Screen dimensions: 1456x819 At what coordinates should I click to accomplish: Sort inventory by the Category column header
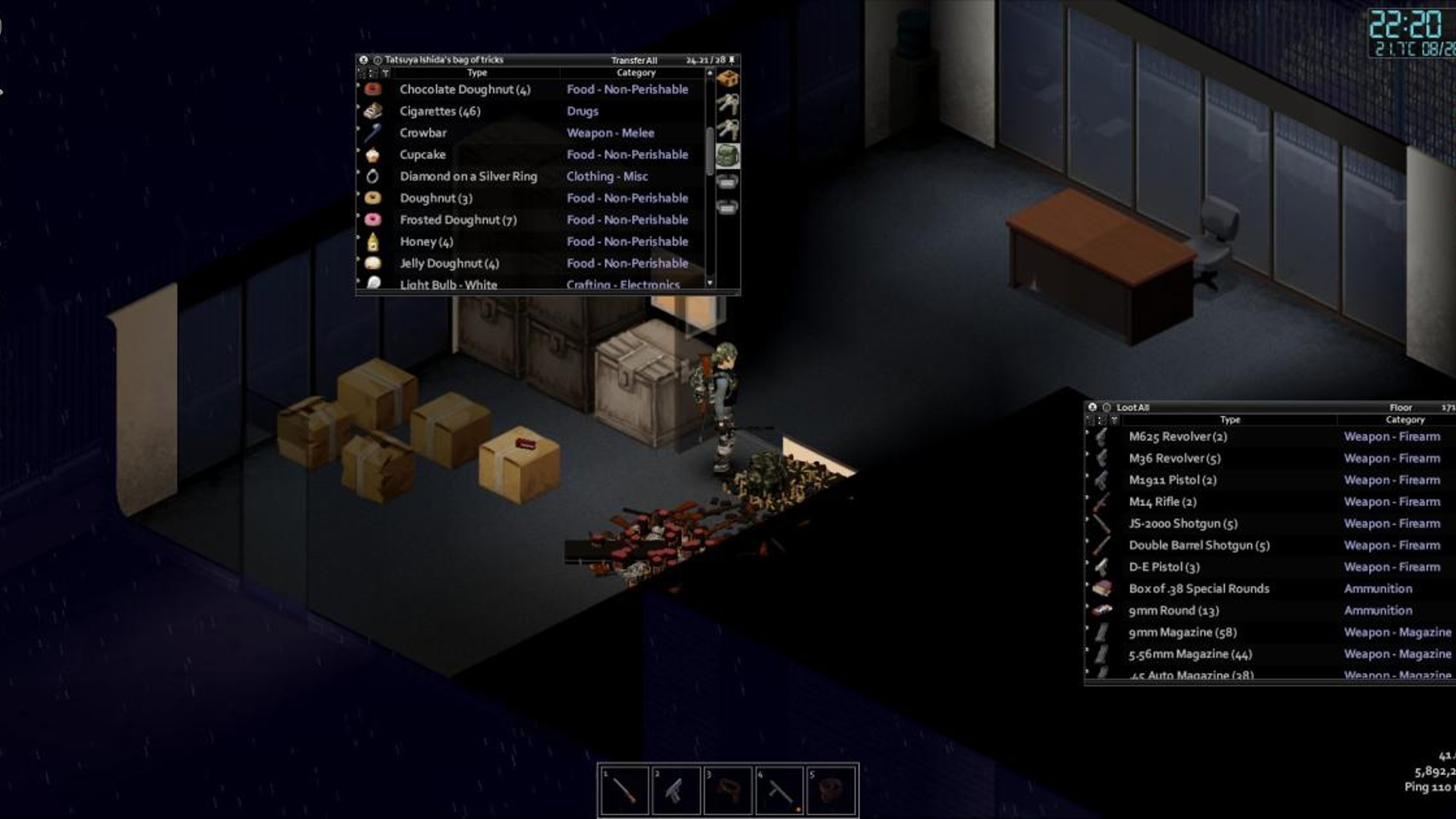click(635, 73)
